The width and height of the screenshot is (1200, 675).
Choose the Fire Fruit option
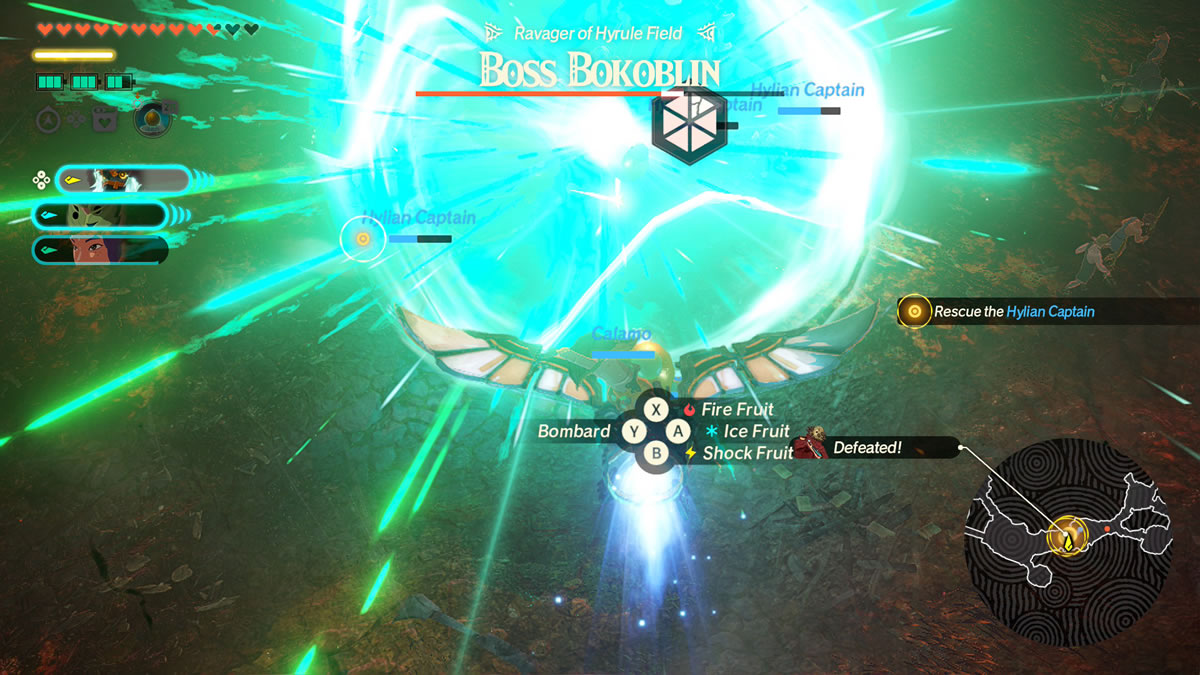(736, 410)
